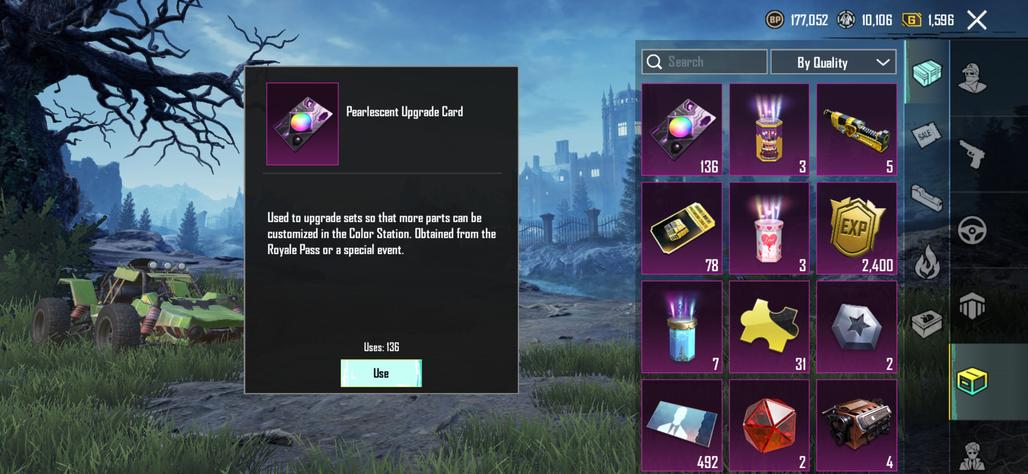Select the pink heart firework canister
Viewport: 1028px width, 474px height.
[x=769, y=227]
